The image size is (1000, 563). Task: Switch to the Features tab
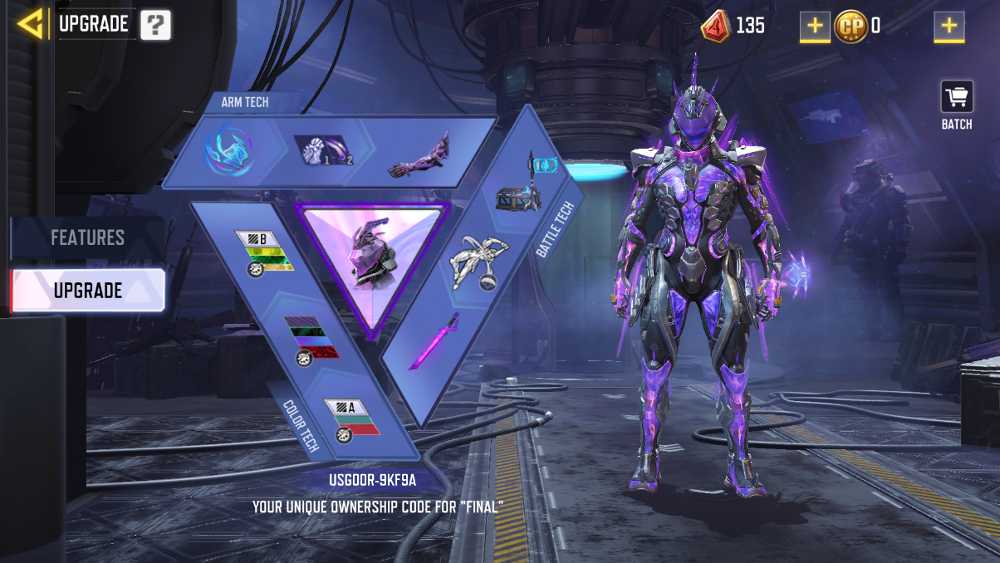tap(88, 238)
